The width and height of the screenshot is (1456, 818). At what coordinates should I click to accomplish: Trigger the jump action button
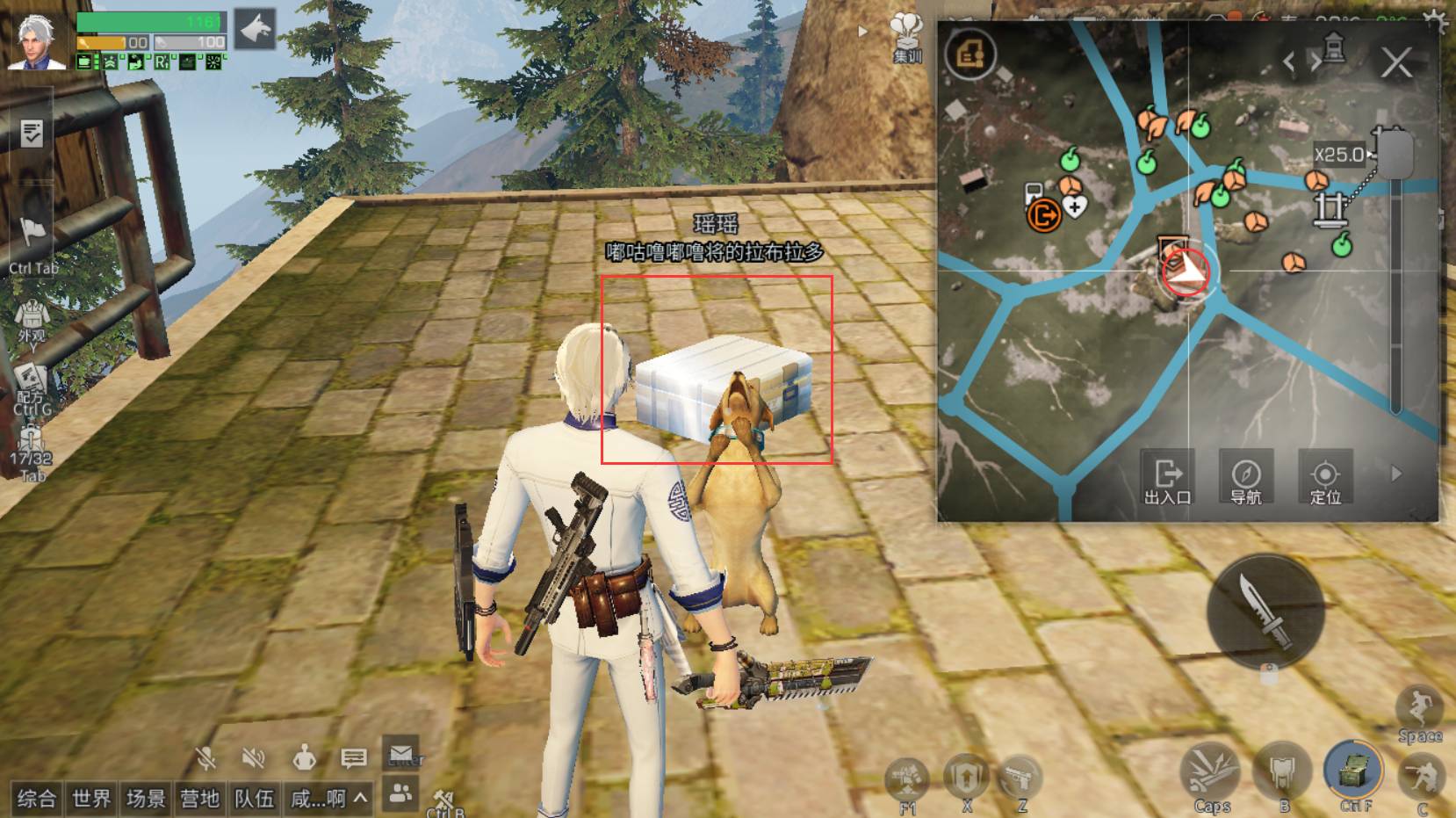pyautogui.click(x=1419, y=712)
